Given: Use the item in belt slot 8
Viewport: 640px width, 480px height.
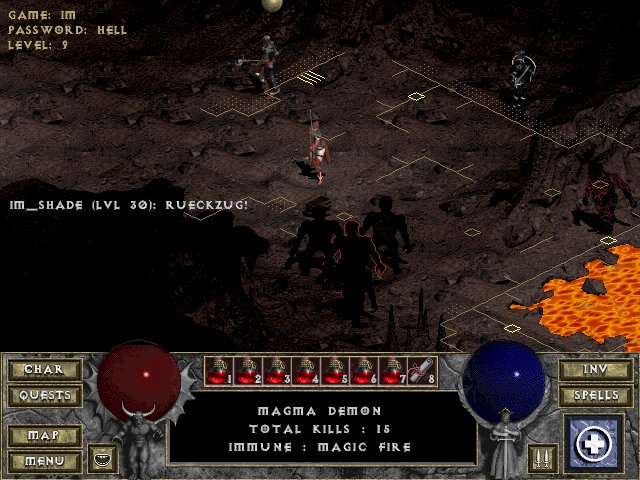Looking at the screenshot, I should point(423,372).
